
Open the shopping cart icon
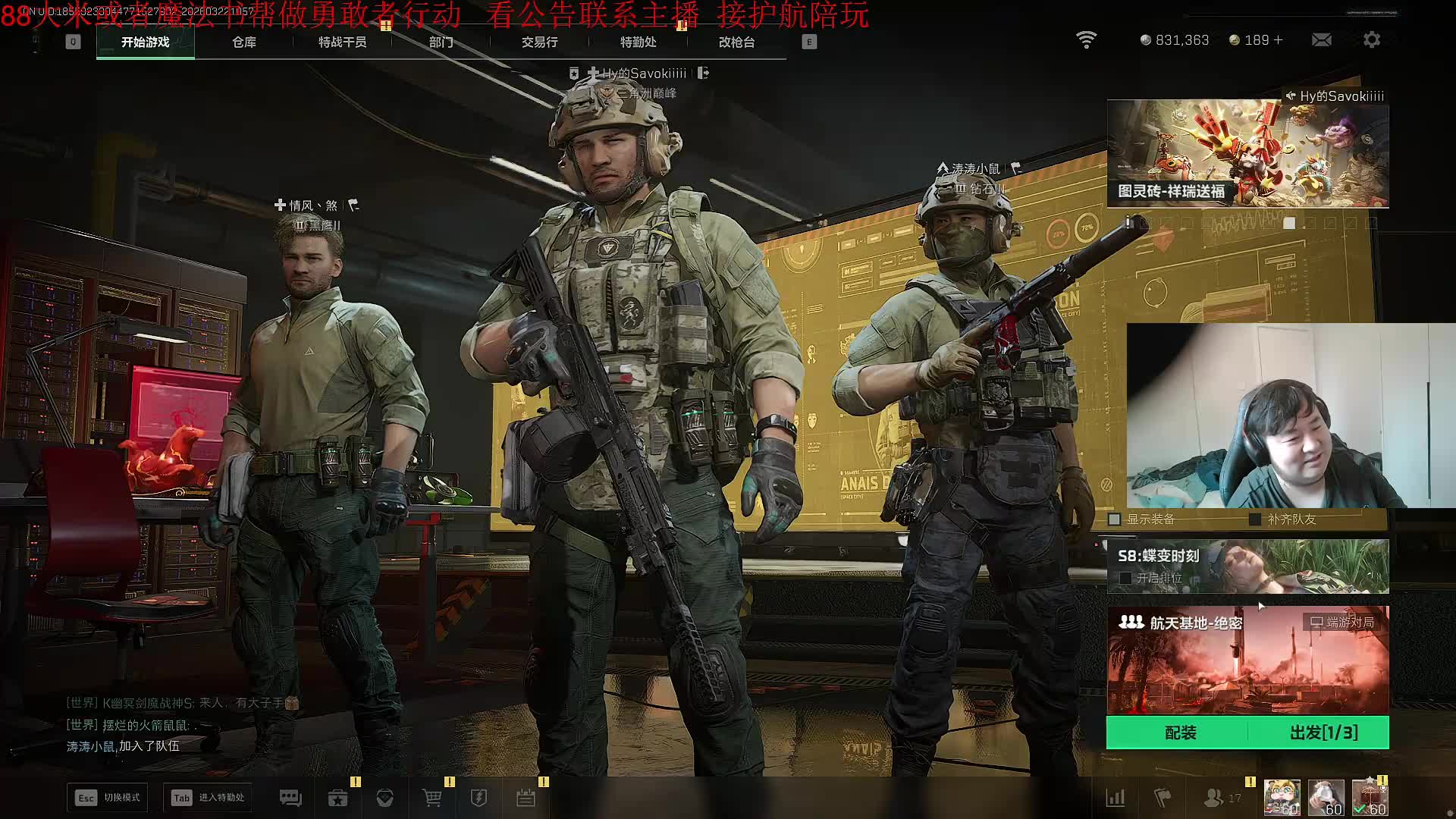pyautogui.click(x=431, y=798)
